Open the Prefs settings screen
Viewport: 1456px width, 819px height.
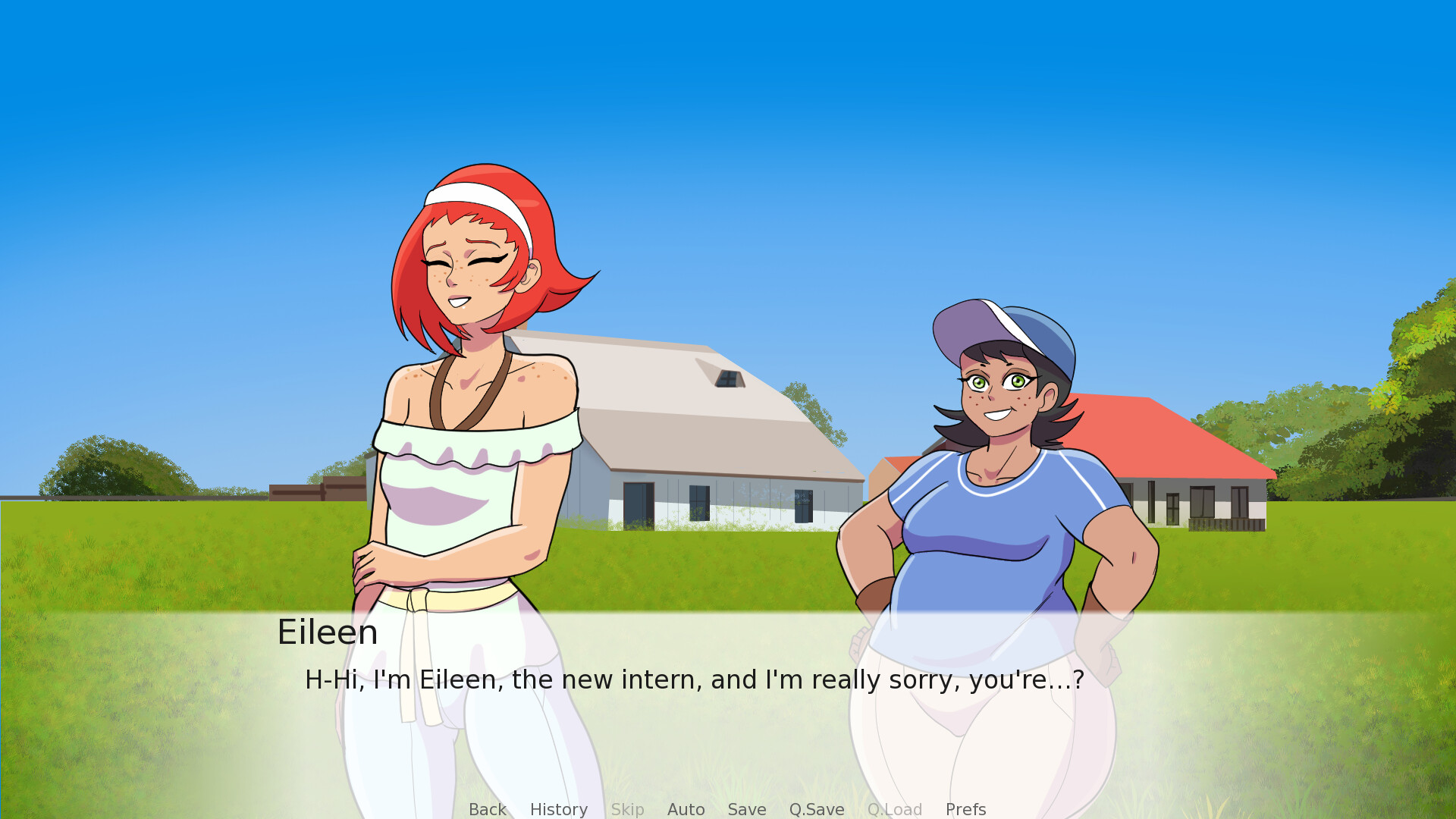[965, 809]
